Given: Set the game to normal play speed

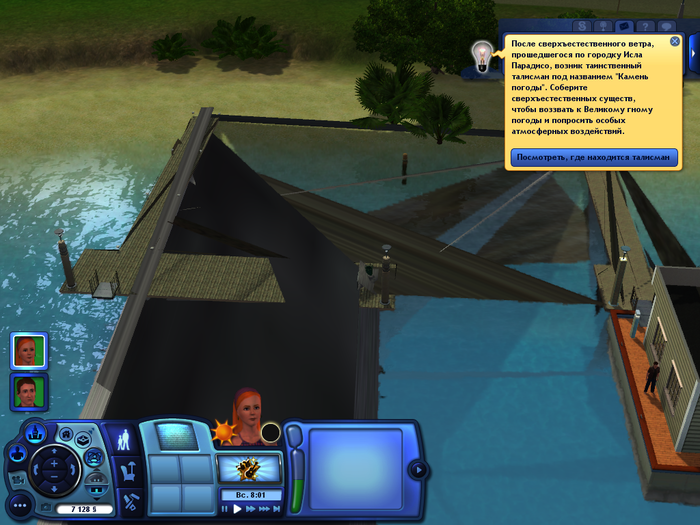Looking at the screenshot, I should coord(237,508).
